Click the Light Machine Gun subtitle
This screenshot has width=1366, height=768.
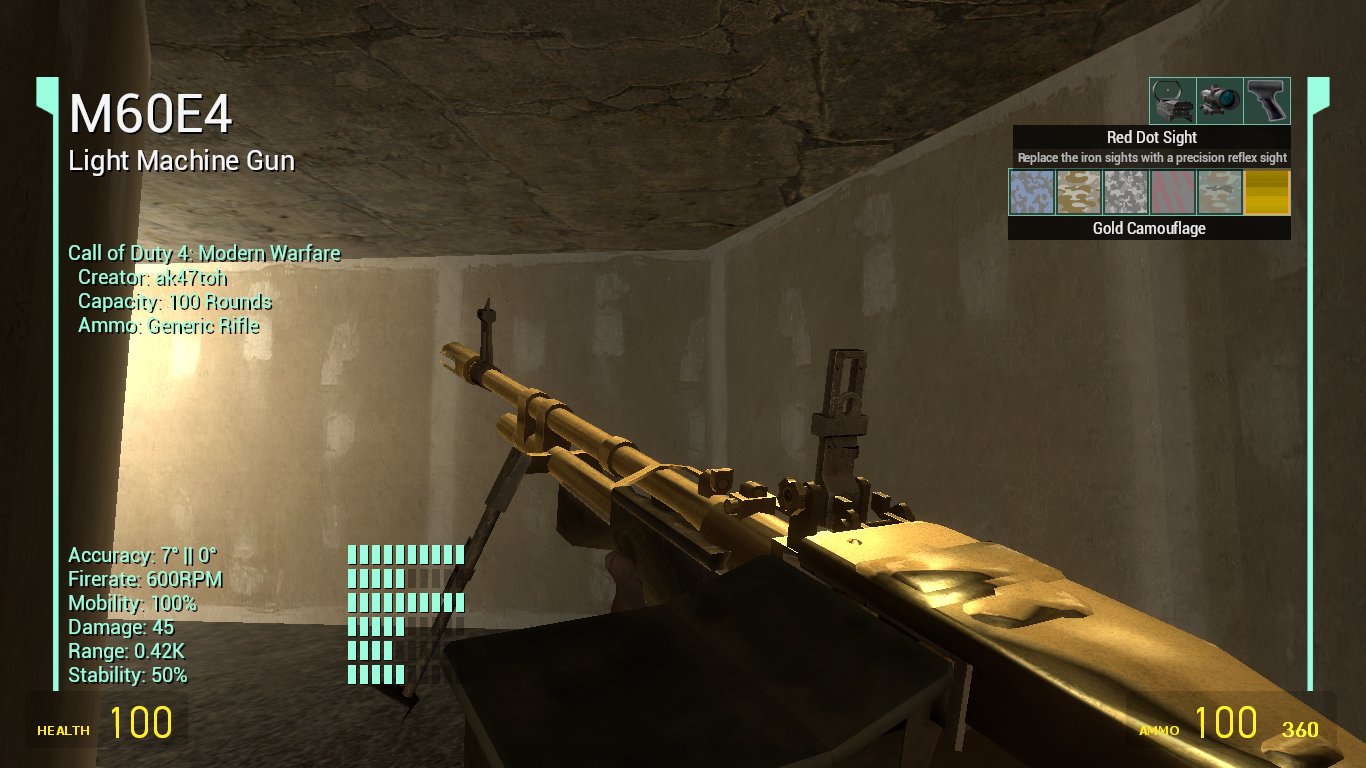183,160
